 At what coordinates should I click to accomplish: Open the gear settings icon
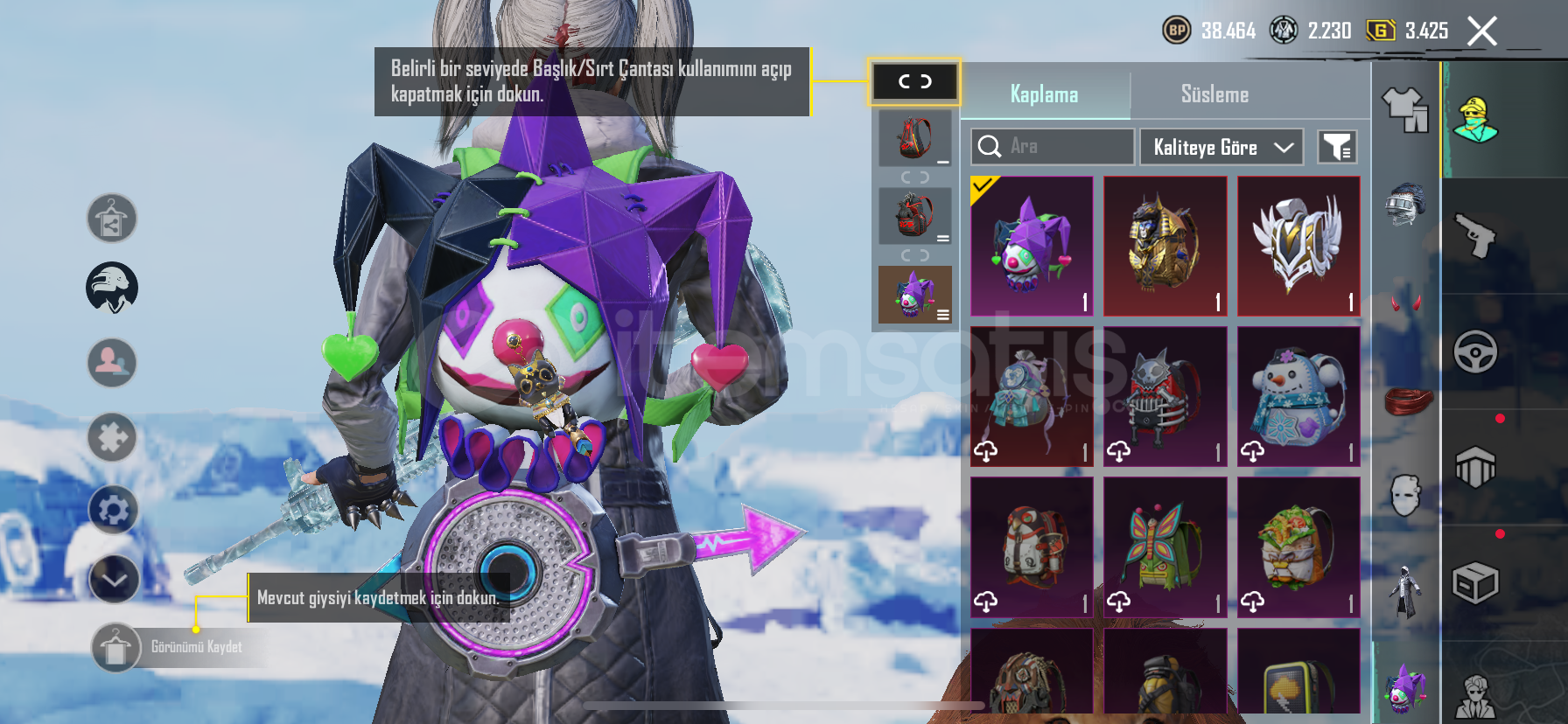(113, 510)
